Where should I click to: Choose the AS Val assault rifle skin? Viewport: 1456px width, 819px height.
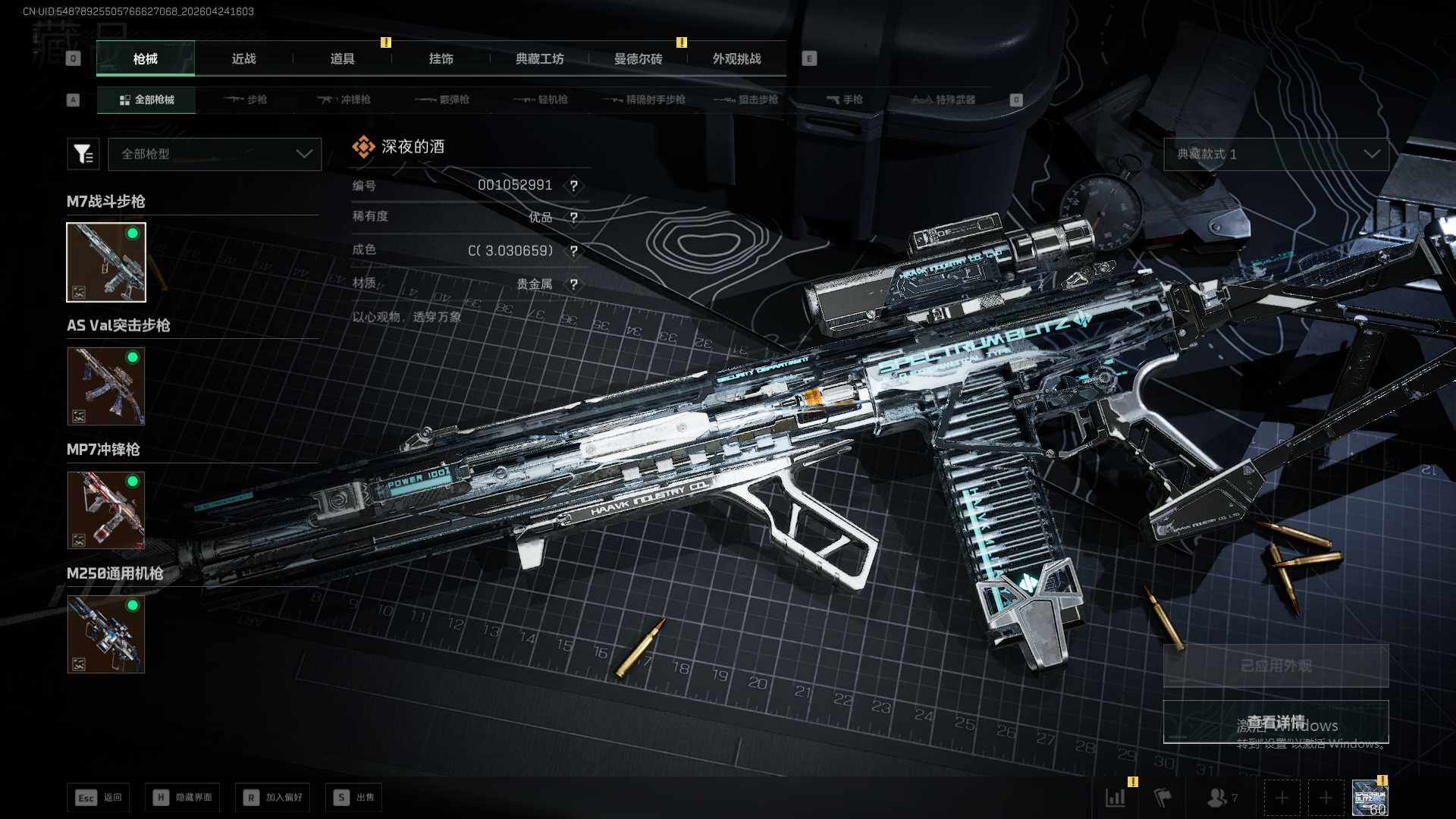[x=106, y=386]
